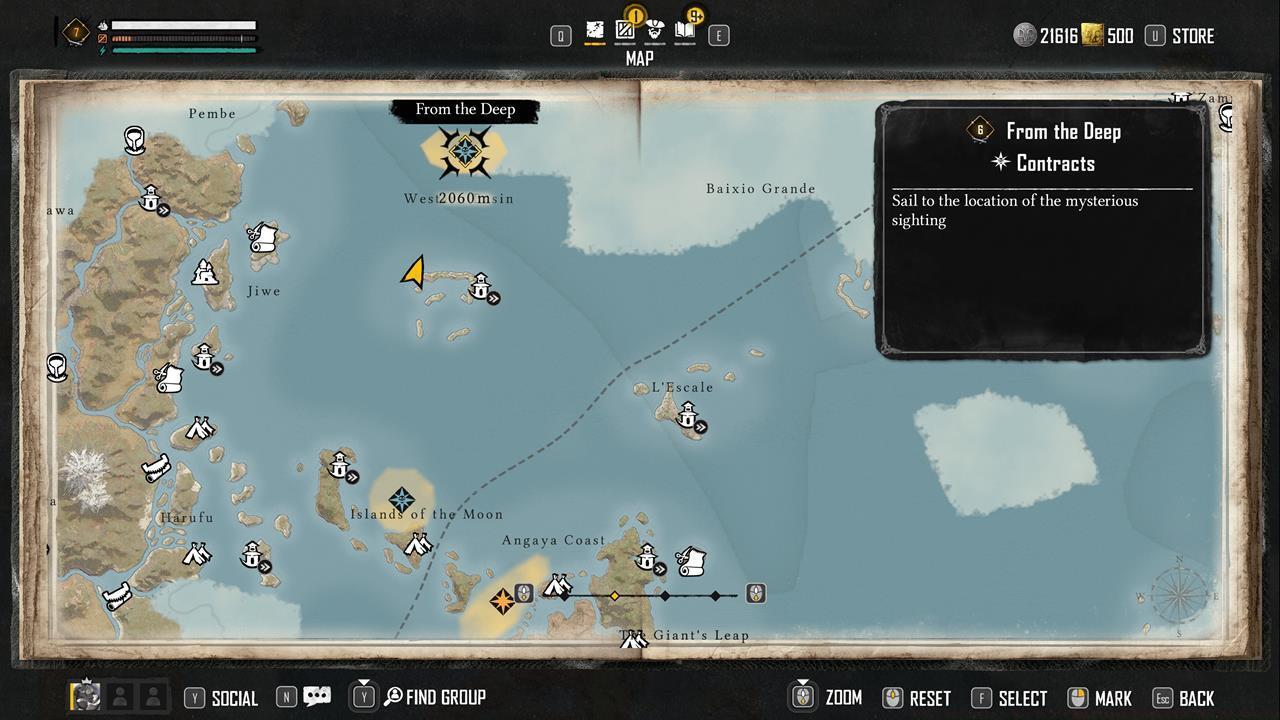The image size is (1280, 720).
Task: Select the From the Deep event marker
Action: point(466,150)
